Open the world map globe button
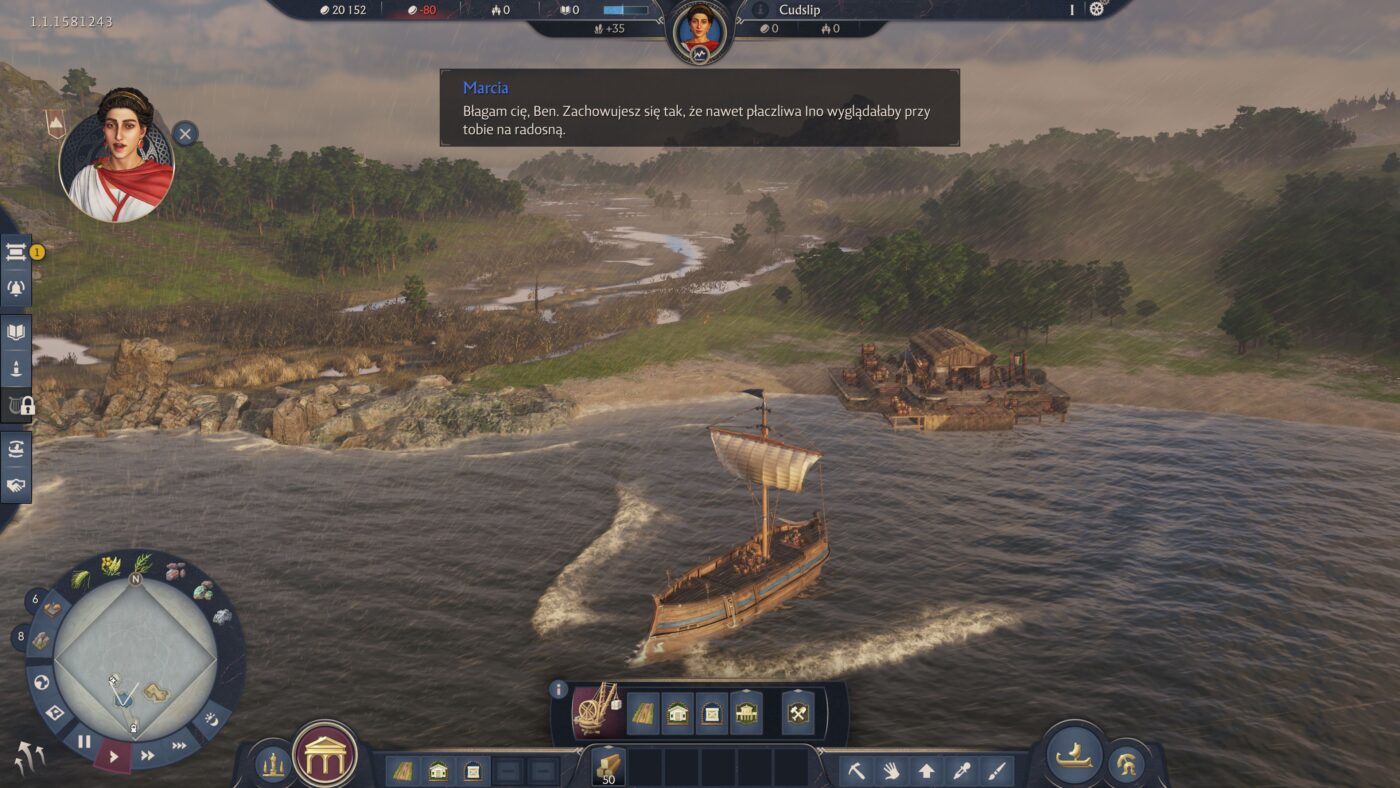1400x788 pixels. click(x=42, y=683)
